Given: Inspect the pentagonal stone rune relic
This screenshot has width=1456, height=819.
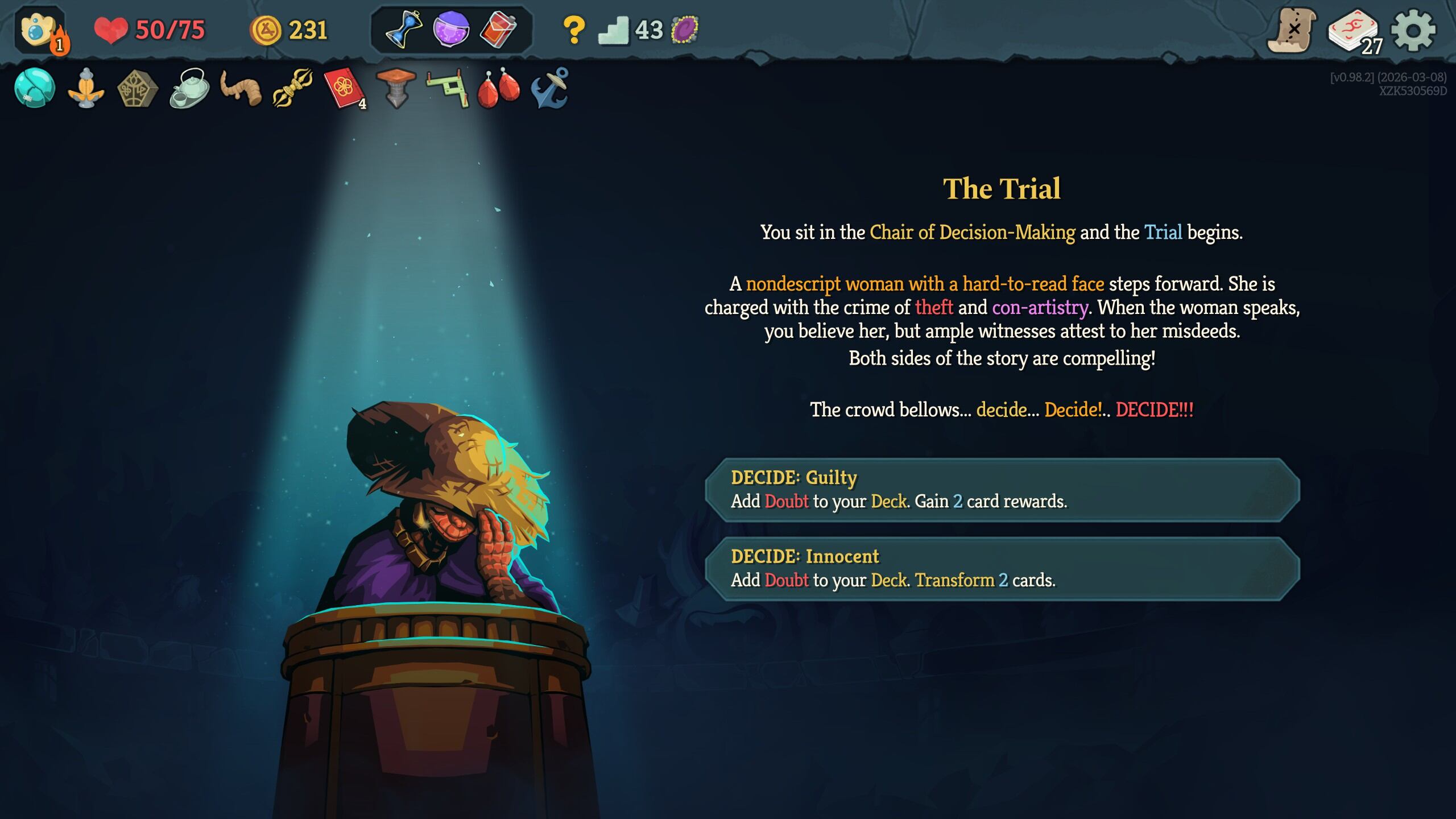Looking at the screenshot, I should (x=137, y=89).
